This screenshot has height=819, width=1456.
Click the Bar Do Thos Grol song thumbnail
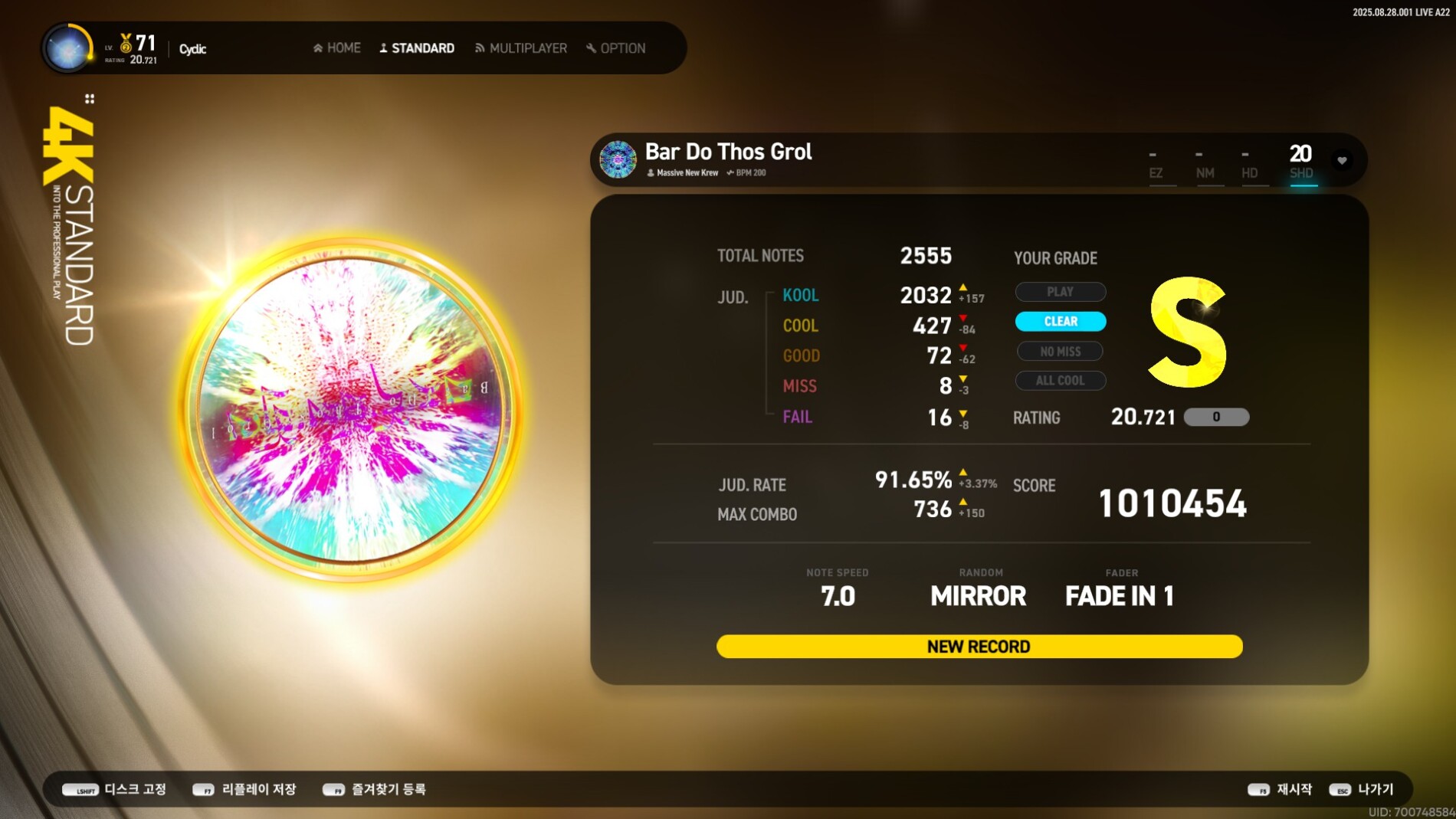coord(618,159)
